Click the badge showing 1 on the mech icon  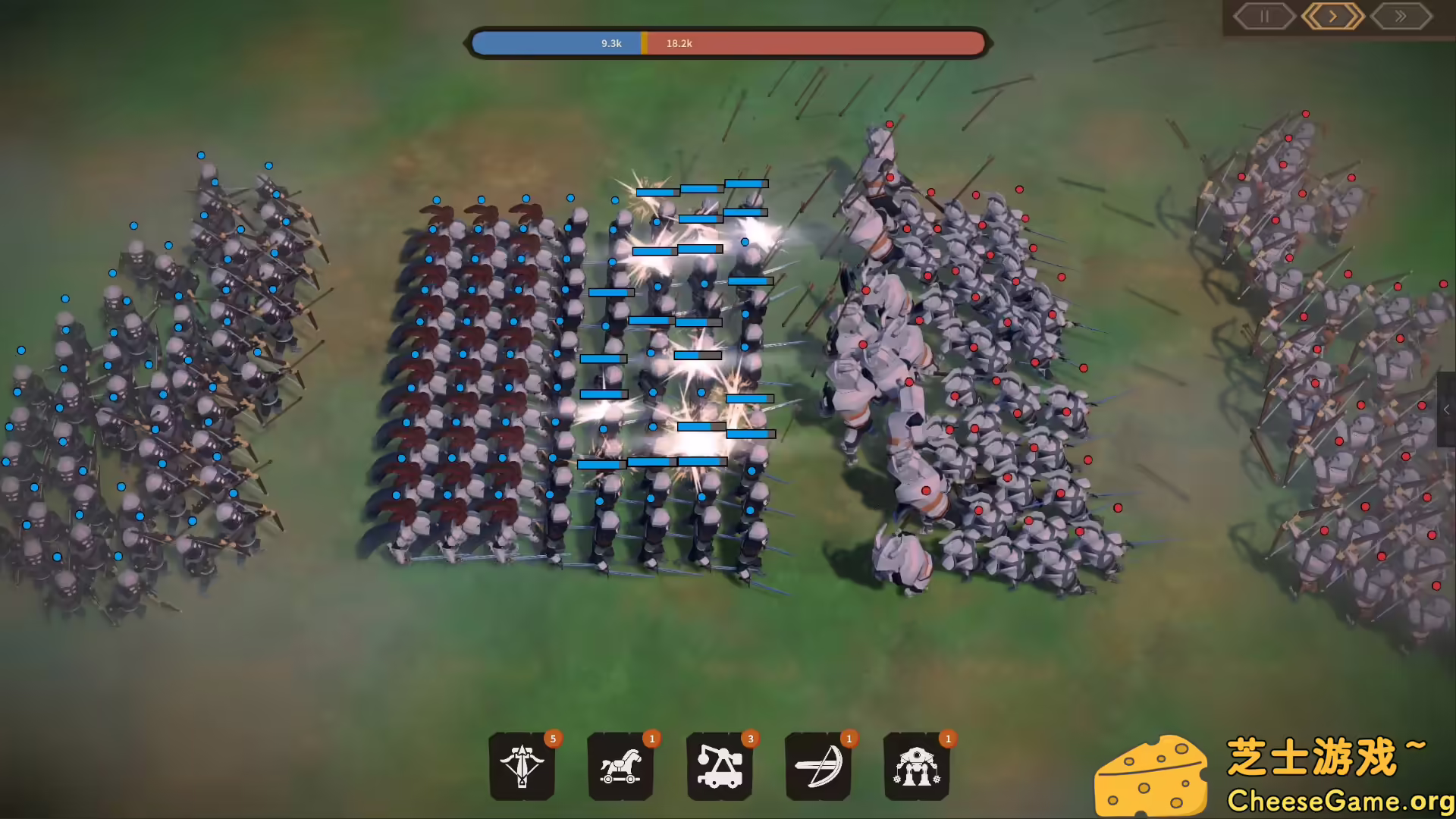click(948, 738)
